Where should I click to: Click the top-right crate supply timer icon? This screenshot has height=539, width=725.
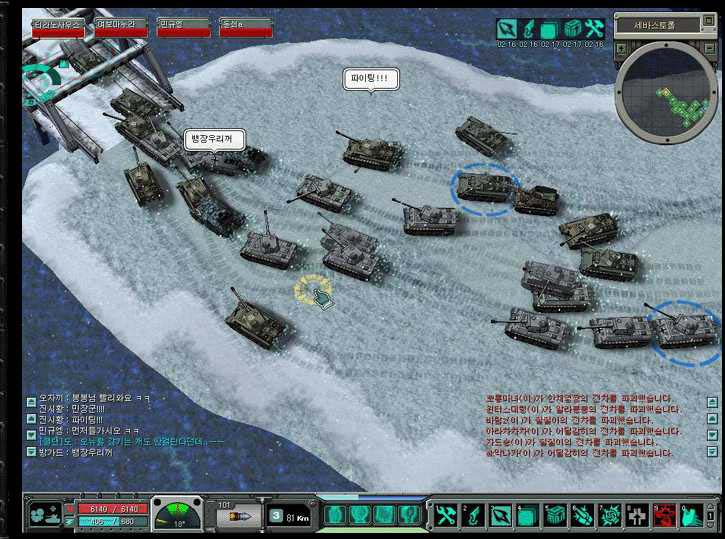tap(572, 28)
